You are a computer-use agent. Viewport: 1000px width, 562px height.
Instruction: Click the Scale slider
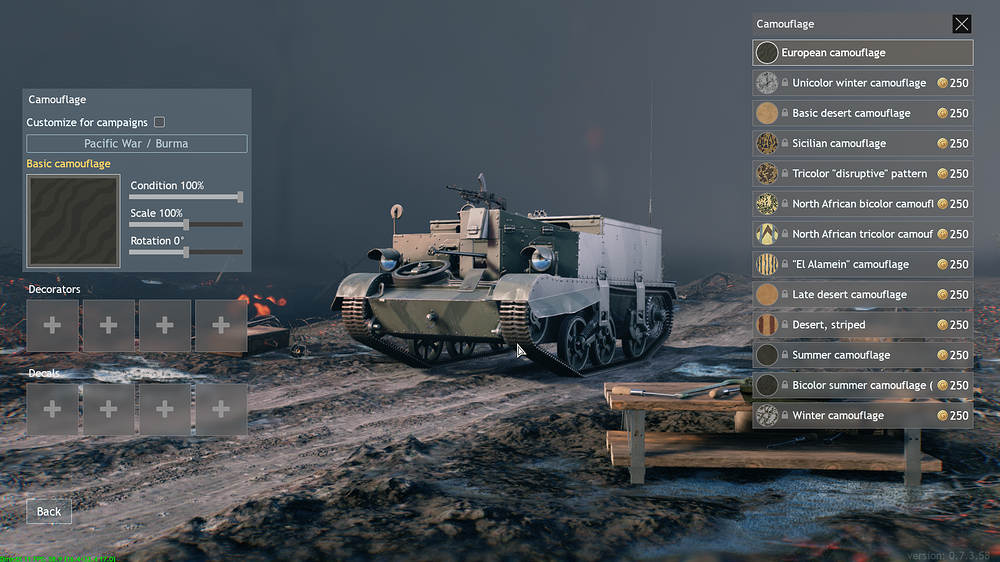(x=186, y=225)
